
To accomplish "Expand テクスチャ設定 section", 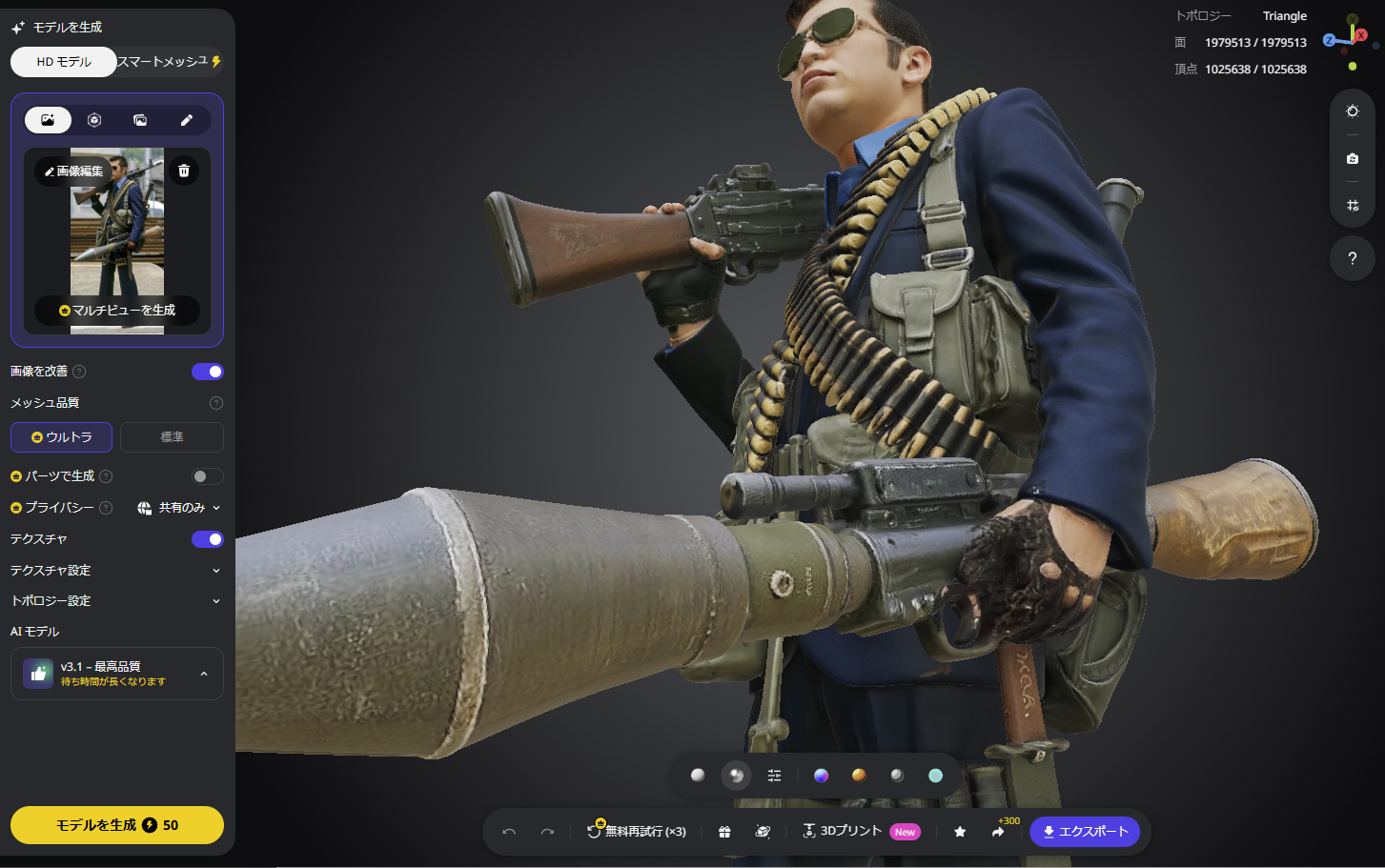I will tap(116, 571).
